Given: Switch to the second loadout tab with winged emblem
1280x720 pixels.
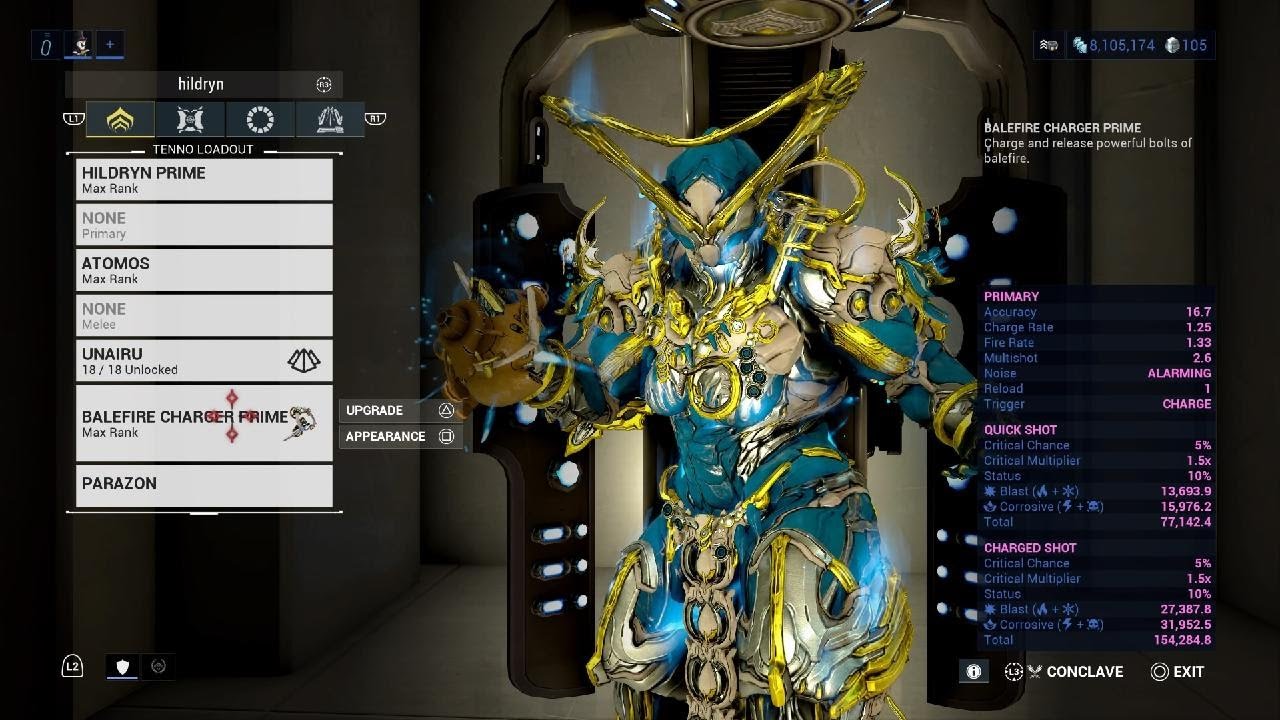Looking at the screenshot, I should point(190,119).
